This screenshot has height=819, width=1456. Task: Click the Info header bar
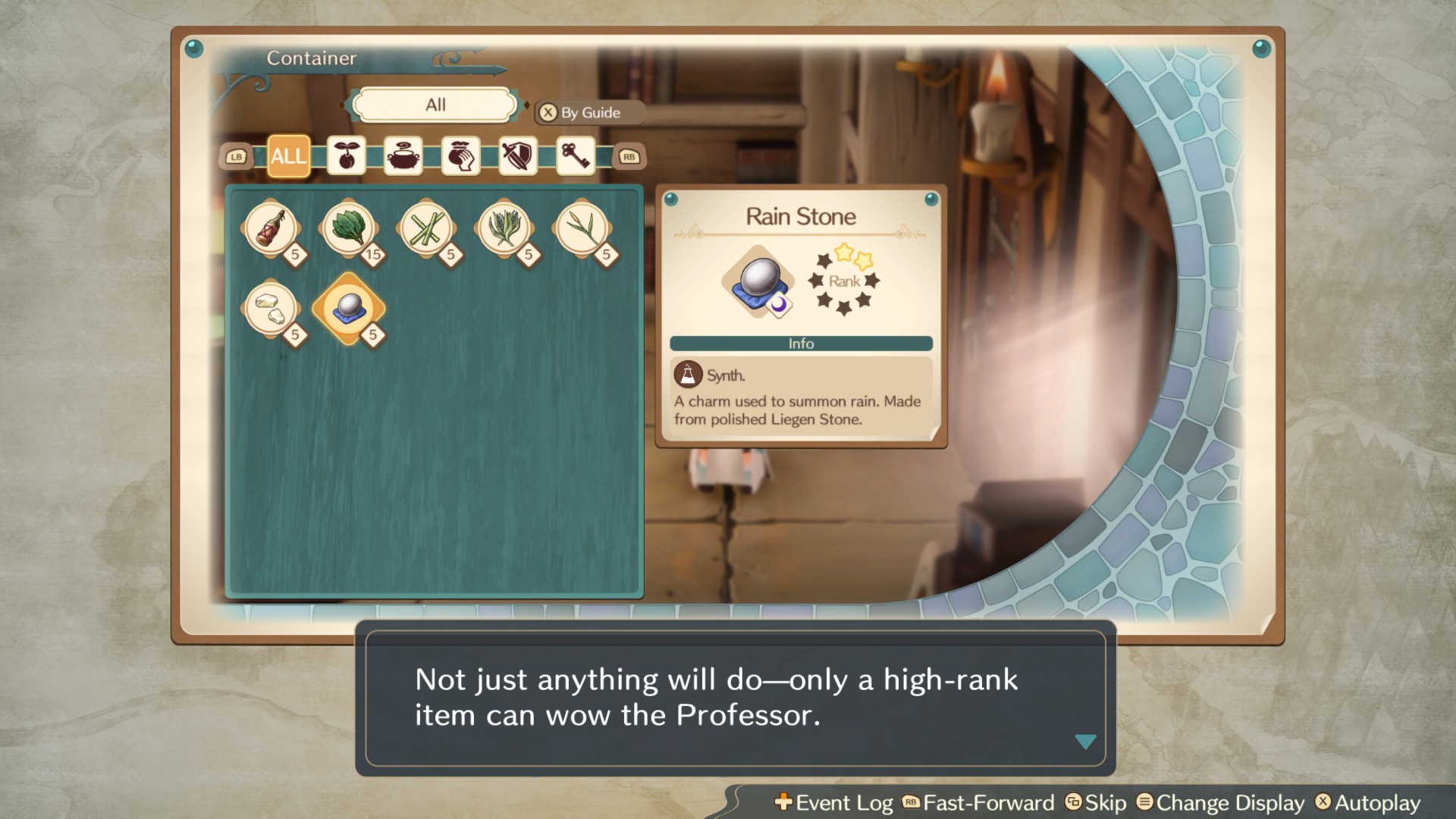(x=801, y=344)
